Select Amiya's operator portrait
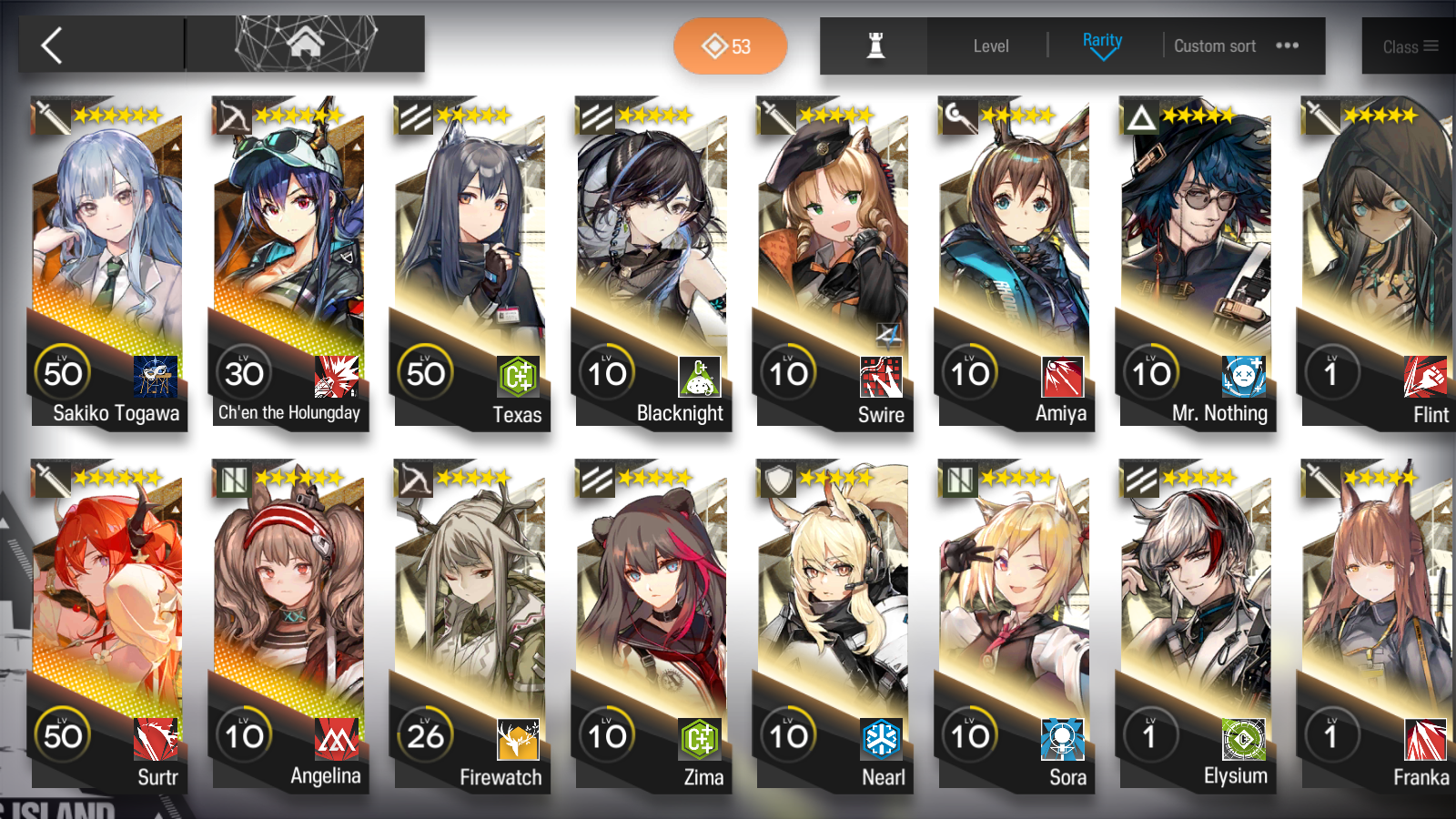Screen dimensions: 1456x819 coord(1014,227)
